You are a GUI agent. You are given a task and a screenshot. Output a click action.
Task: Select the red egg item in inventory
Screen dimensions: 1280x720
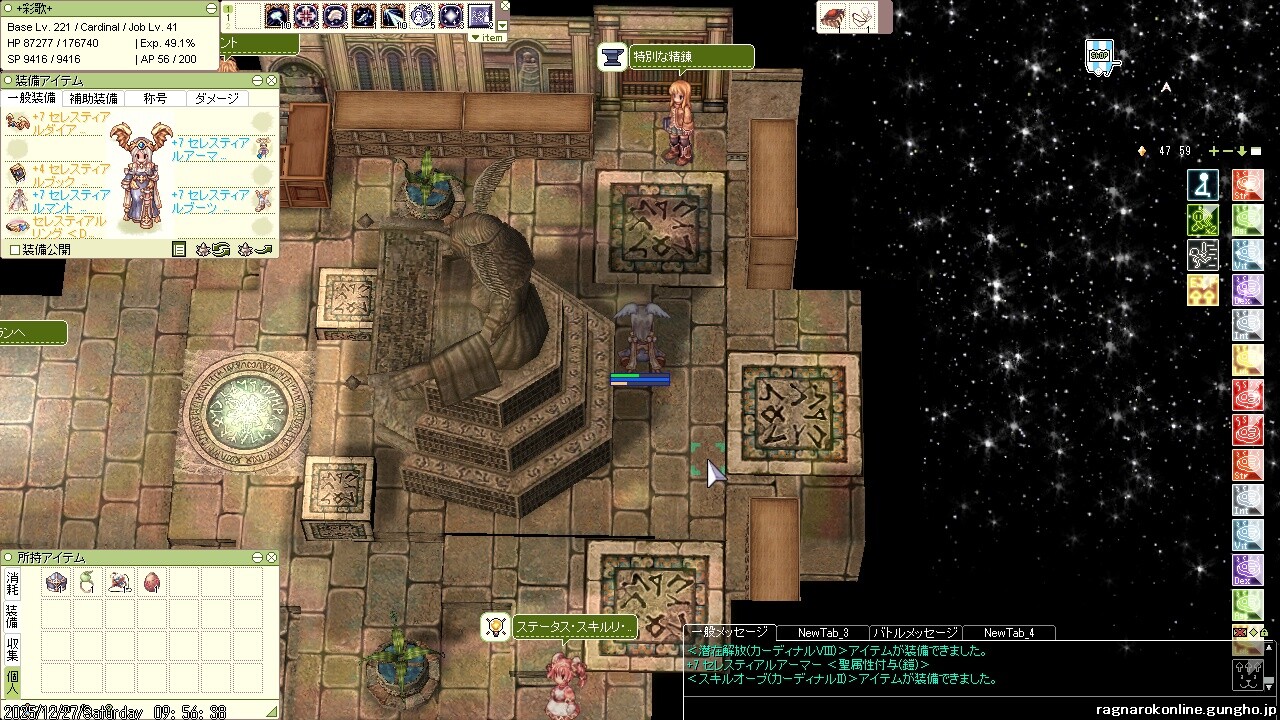tap(151, 582)
